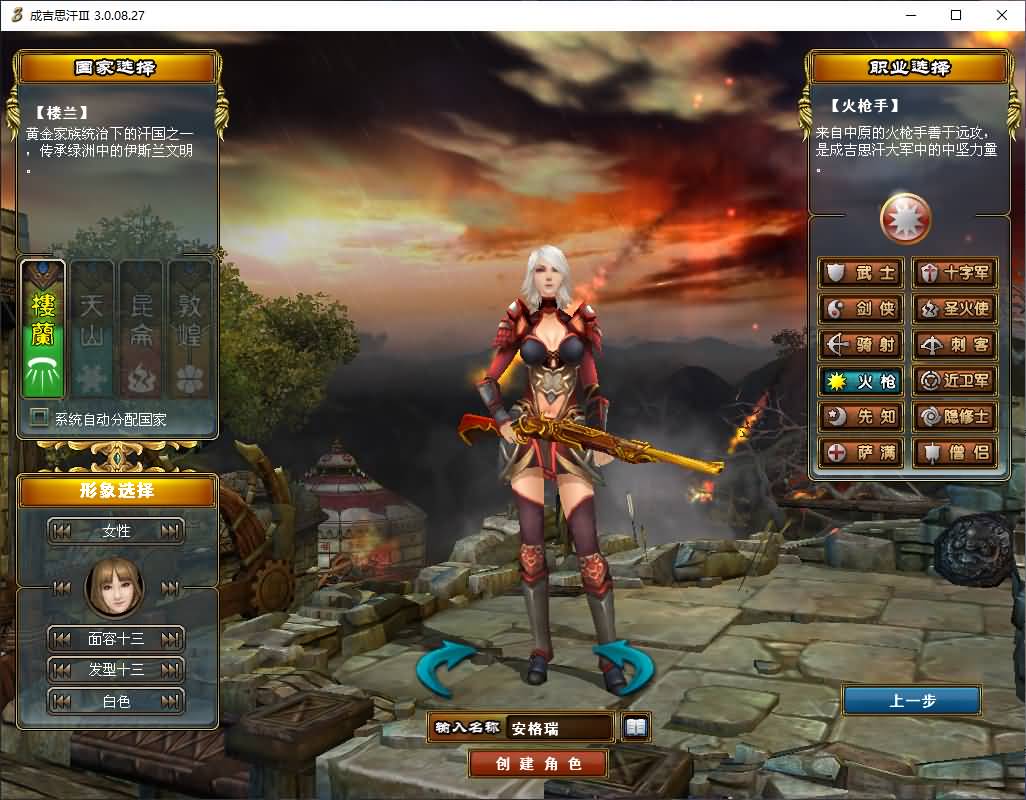Open the book icon for random names

[636, 728]
